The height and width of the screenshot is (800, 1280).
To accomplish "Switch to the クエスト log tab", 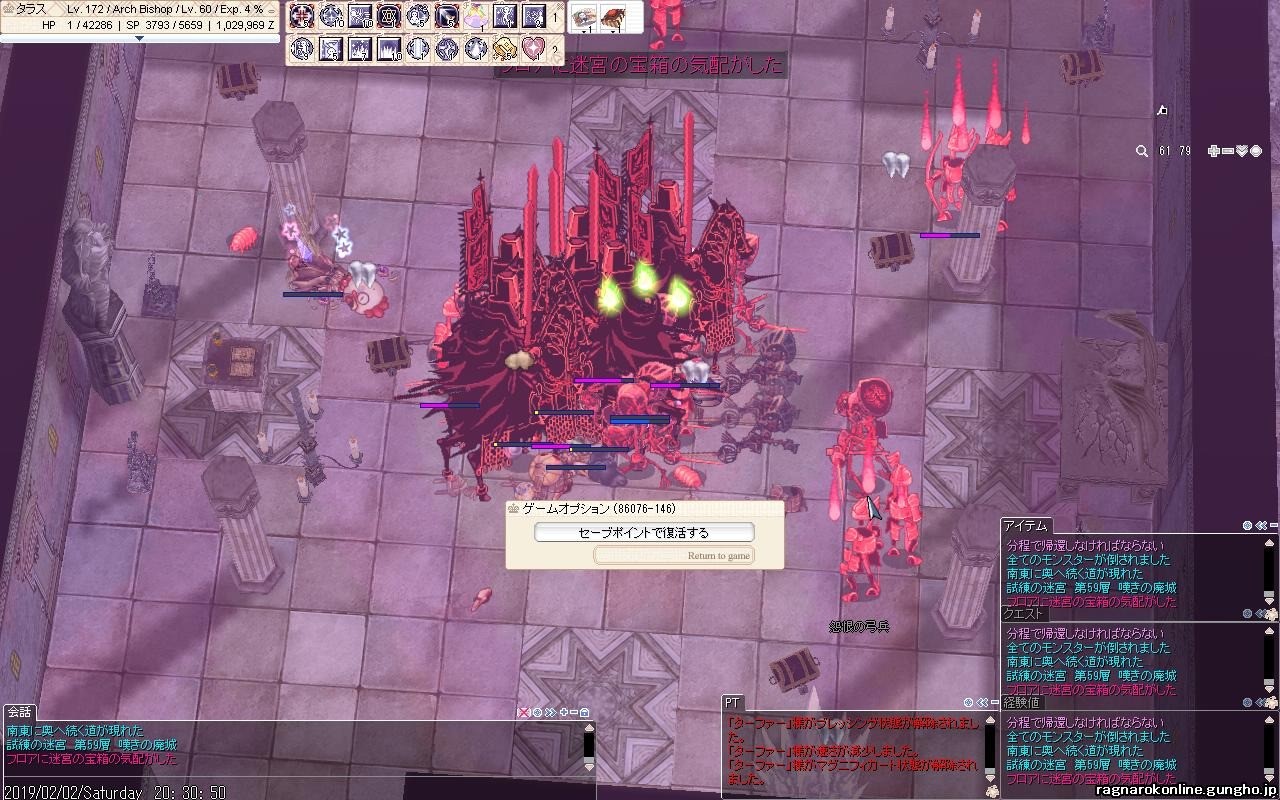I will click(x=1025, y=615).
